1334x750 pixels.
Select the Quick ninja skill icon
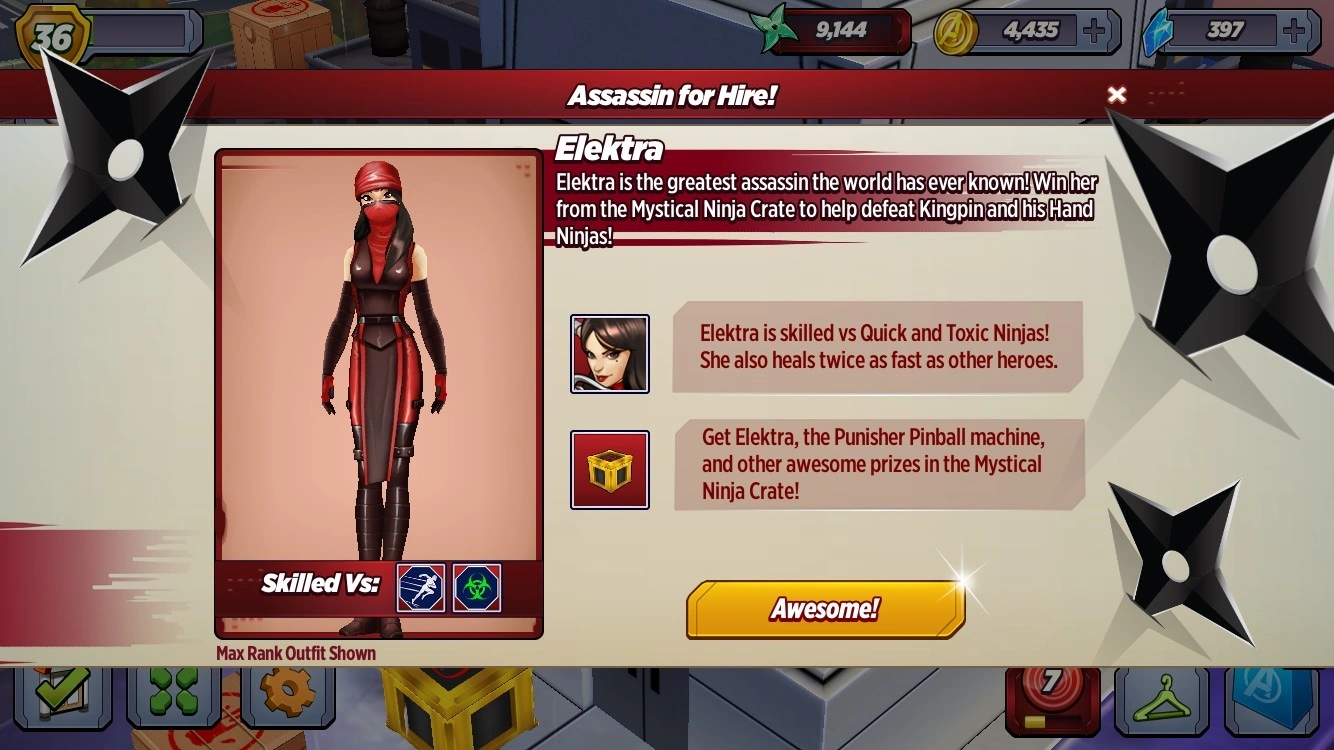421,588
